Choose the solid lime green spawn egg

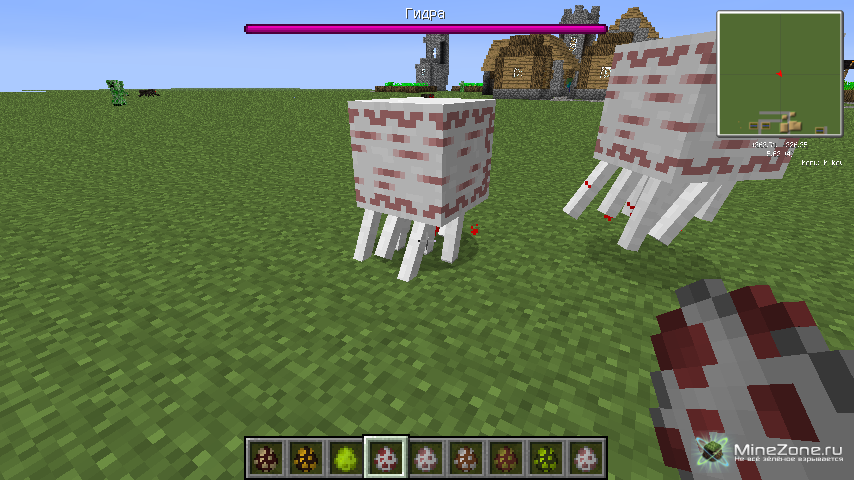(345, 458)
